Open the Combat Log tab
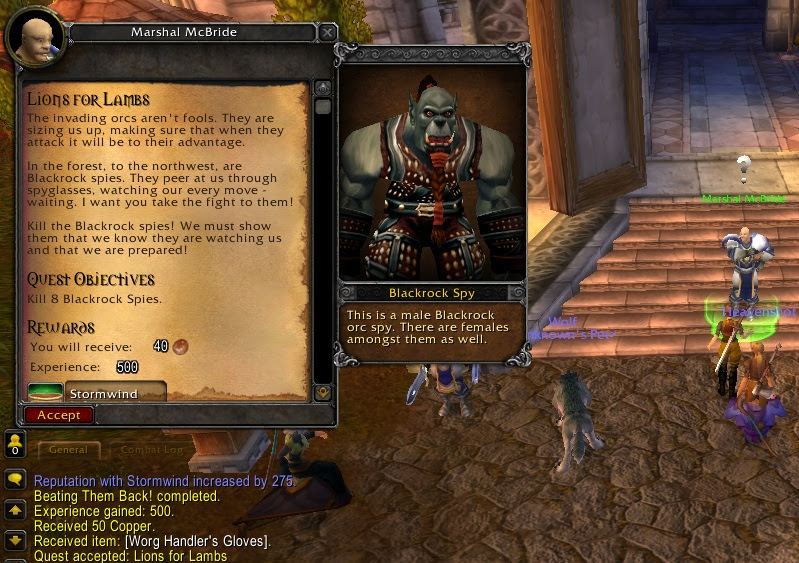Image resolution: width=799 pixels, height=563 pixels. 152,450
